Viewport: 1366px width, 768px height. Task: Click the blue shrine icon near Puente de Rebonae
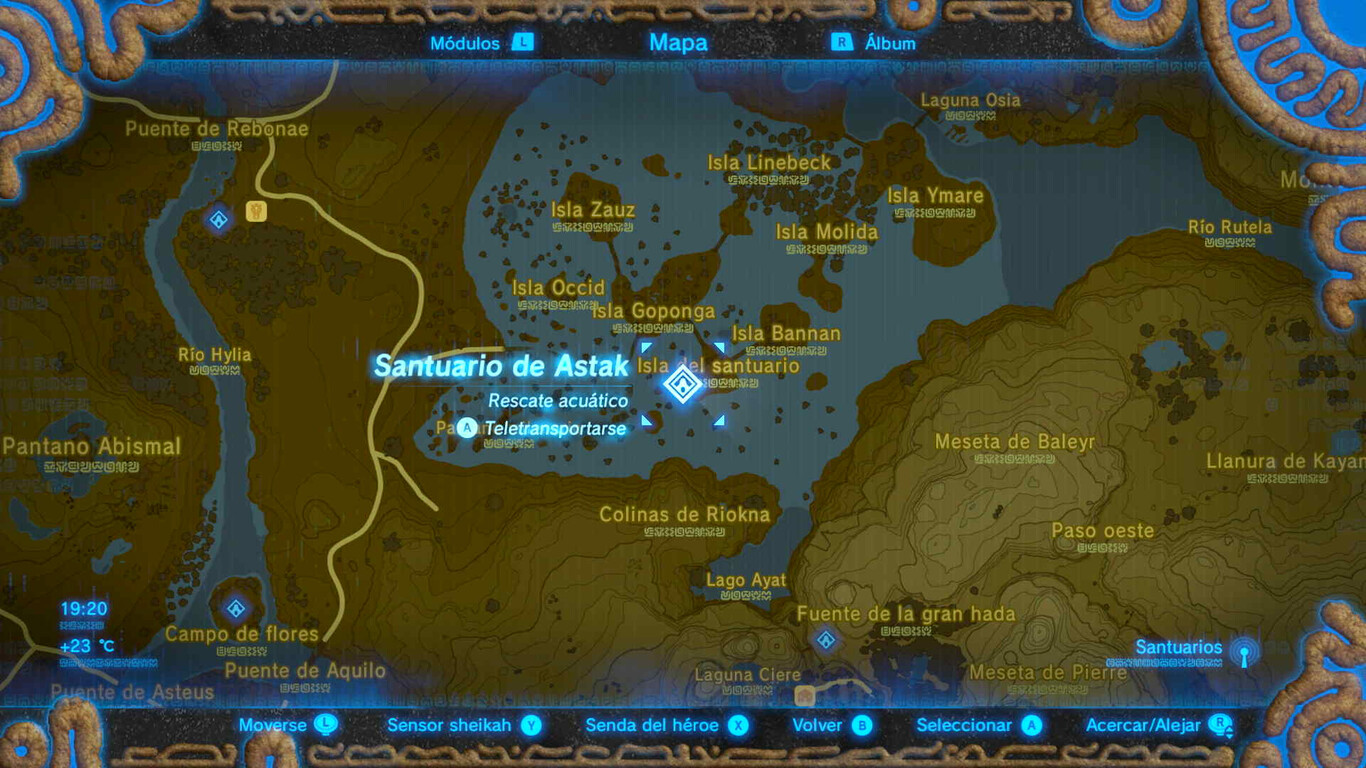pyautogui.click(x=218, y=219)
